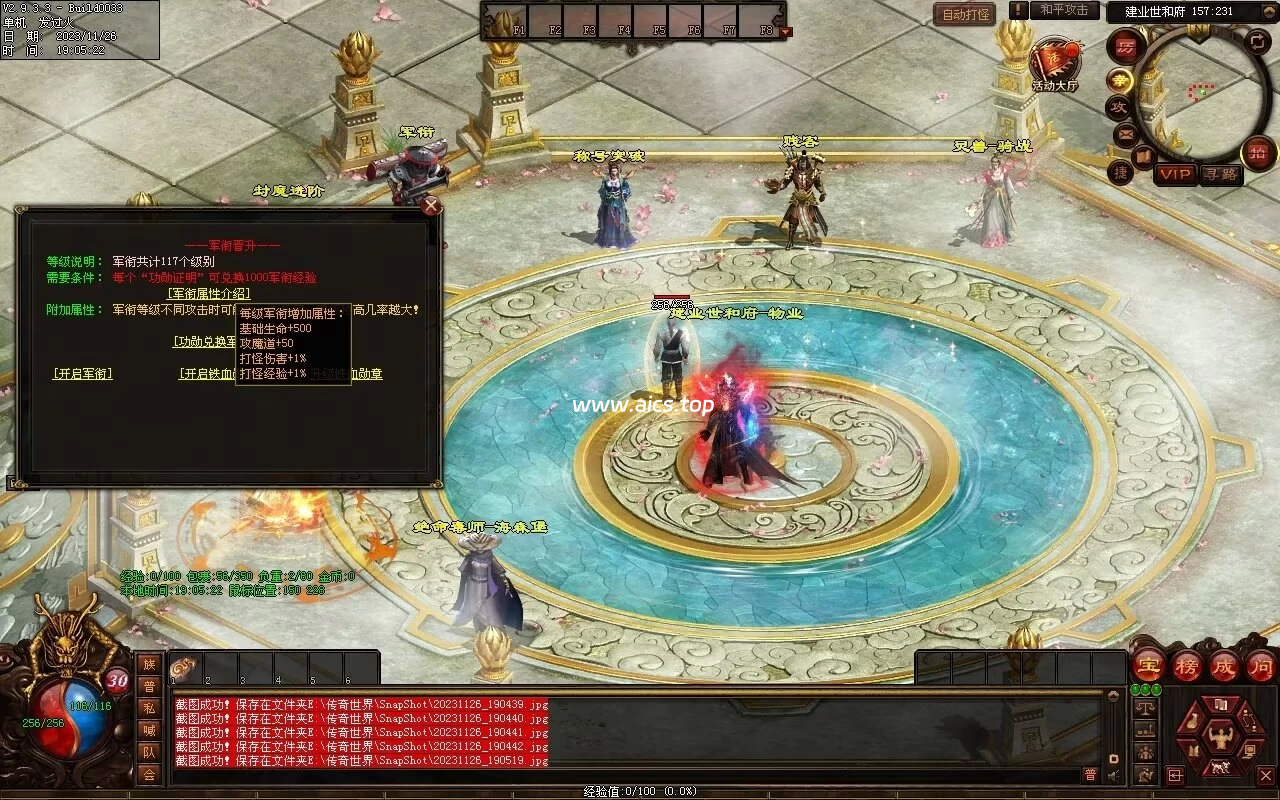
Task: Toggle the 自动打怪 auto-fight button
Action: tap(964, 14)
